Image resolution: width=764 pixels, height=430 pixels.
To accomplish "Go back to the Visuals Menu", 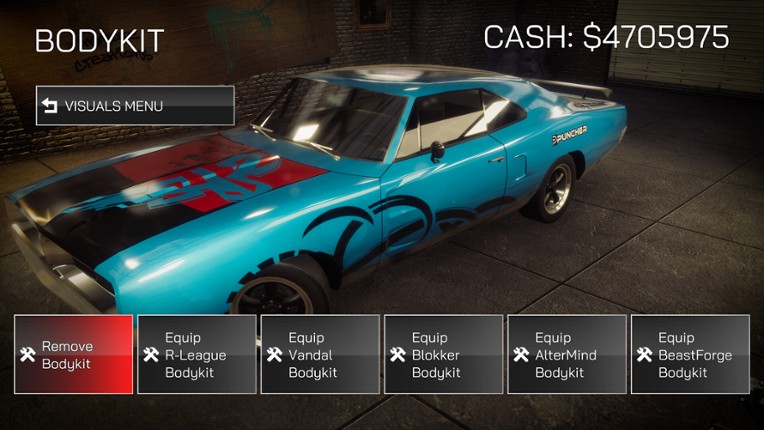I will click(x=135, y=105).
